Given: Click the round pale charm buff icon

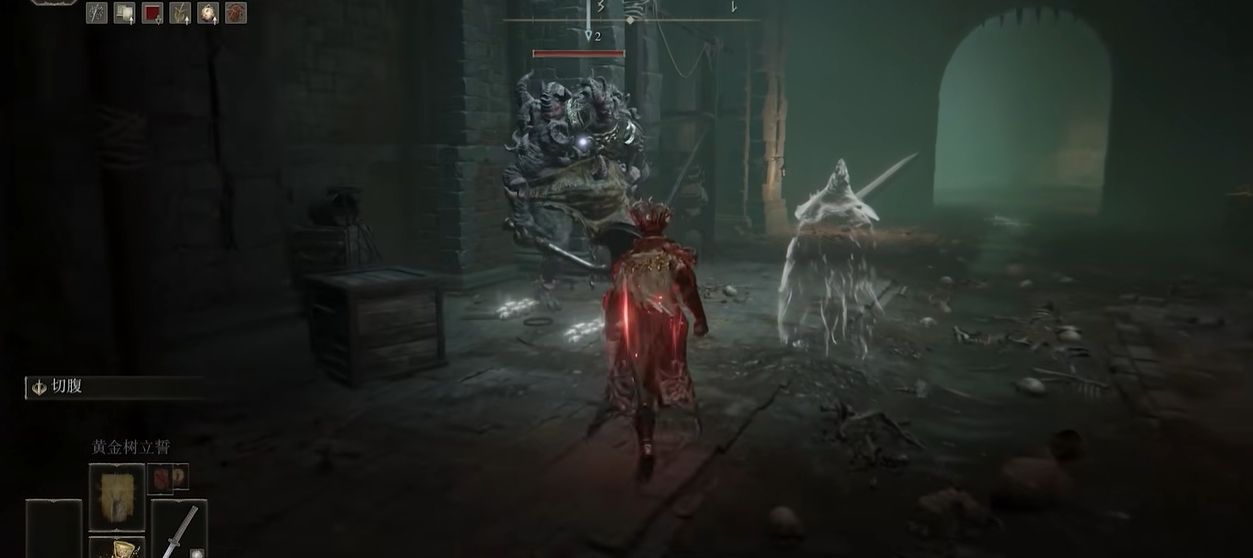Looking at the screenshot, I should [x=208, y=13].
